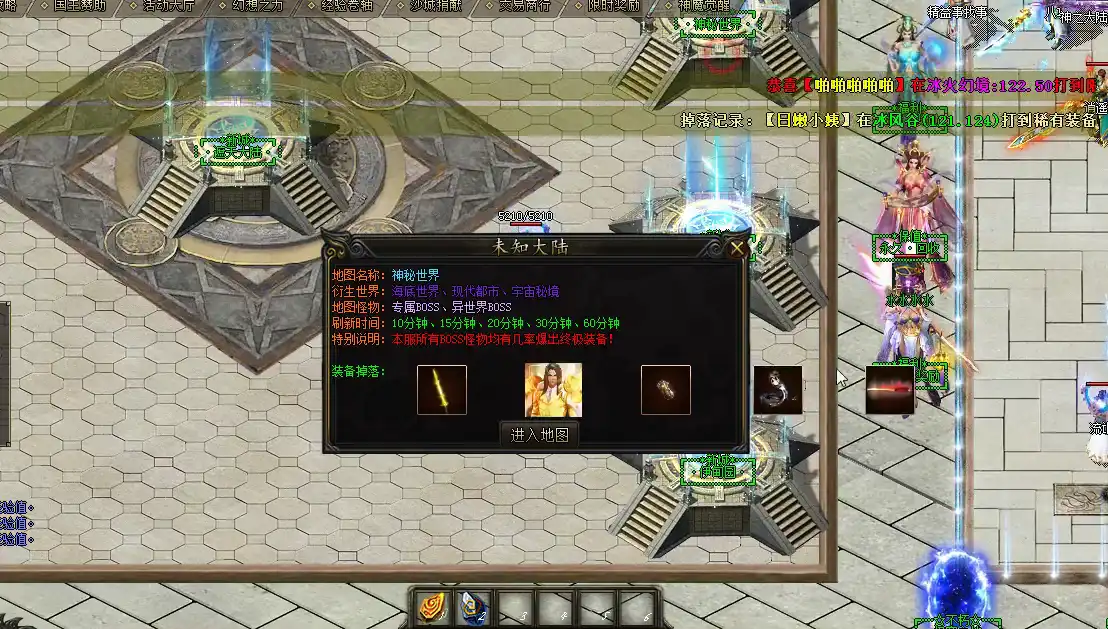Use the blue spiral stone in hotbar slot 2

tap(474, 607)
